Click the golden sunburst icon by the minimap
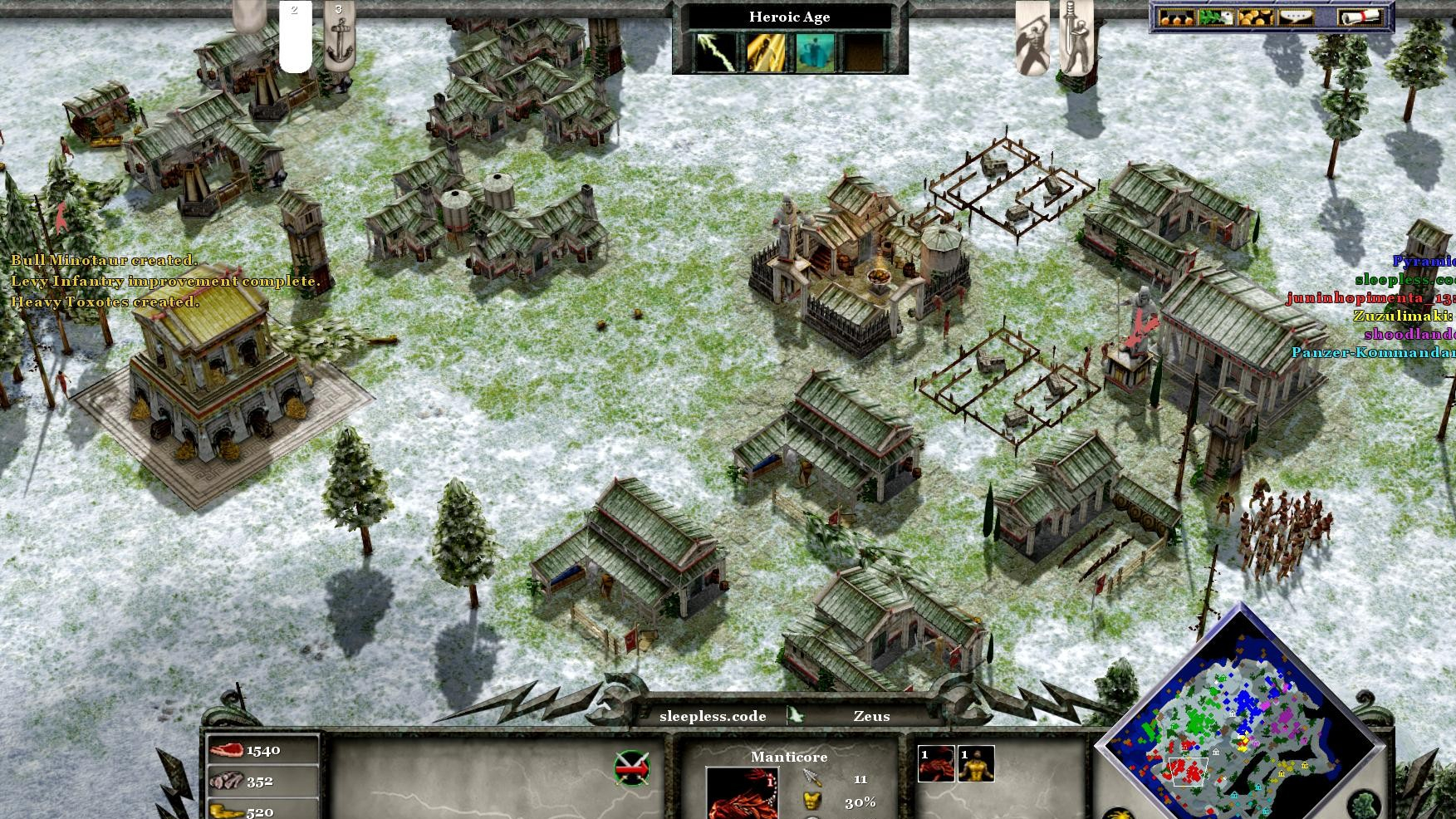Viewport: 1456px width, 819px height. (1119, 814)
